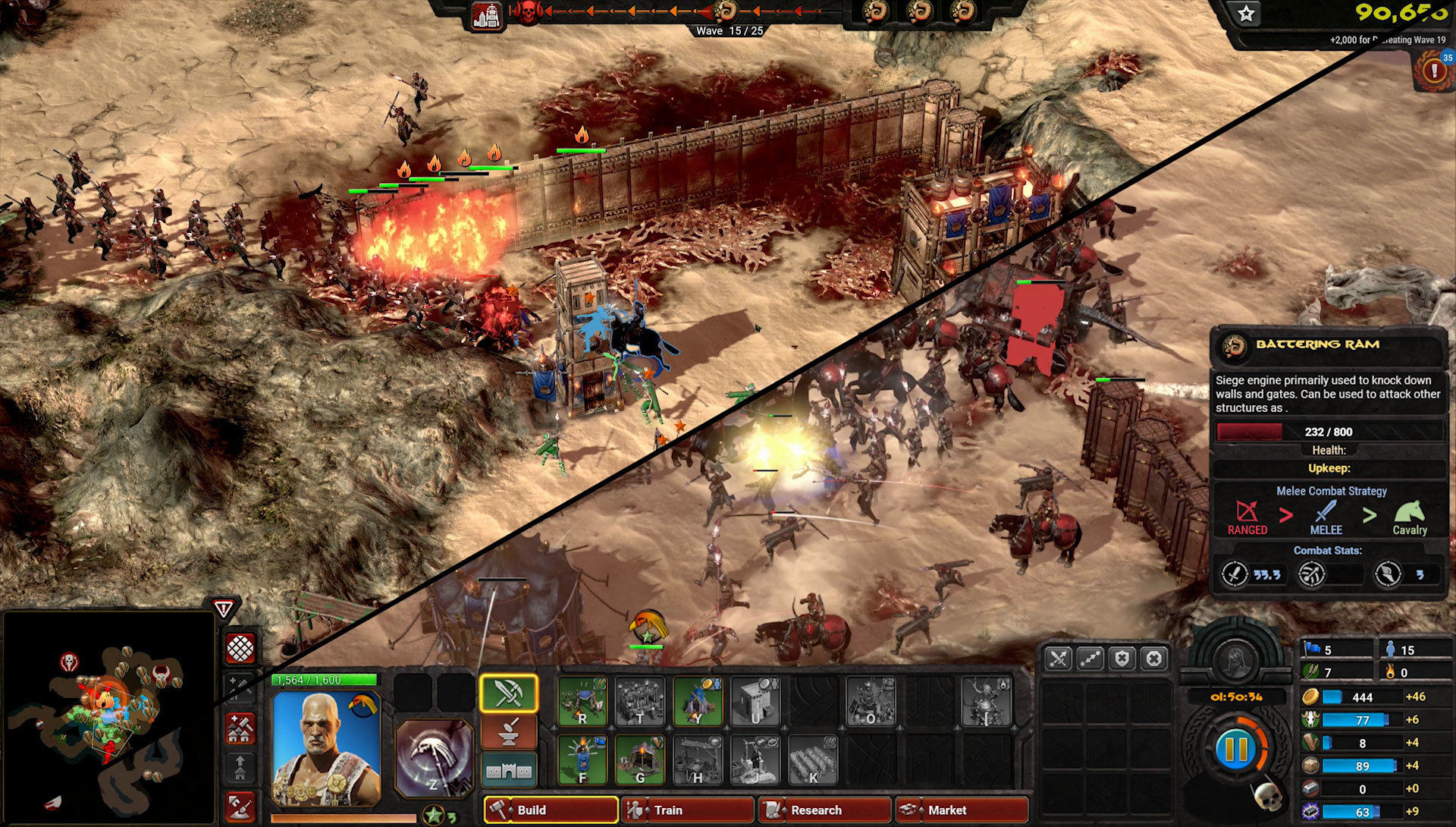Open the Research tab
The width and height of the screenshot is (1456, 827).
[x=824, y=810]
